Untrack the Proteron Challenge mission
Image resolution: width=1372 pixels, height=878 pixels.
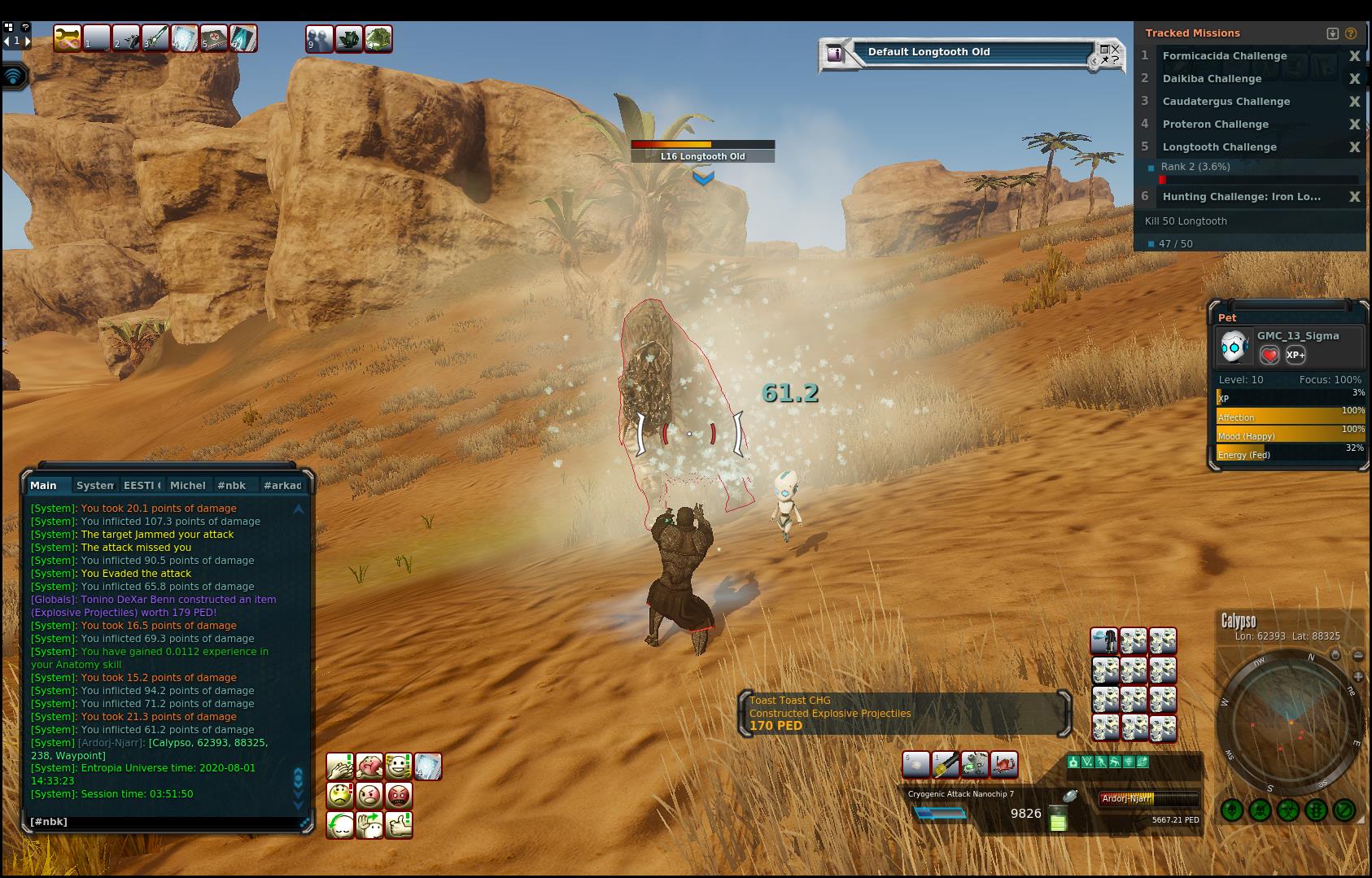[1354, 124]
